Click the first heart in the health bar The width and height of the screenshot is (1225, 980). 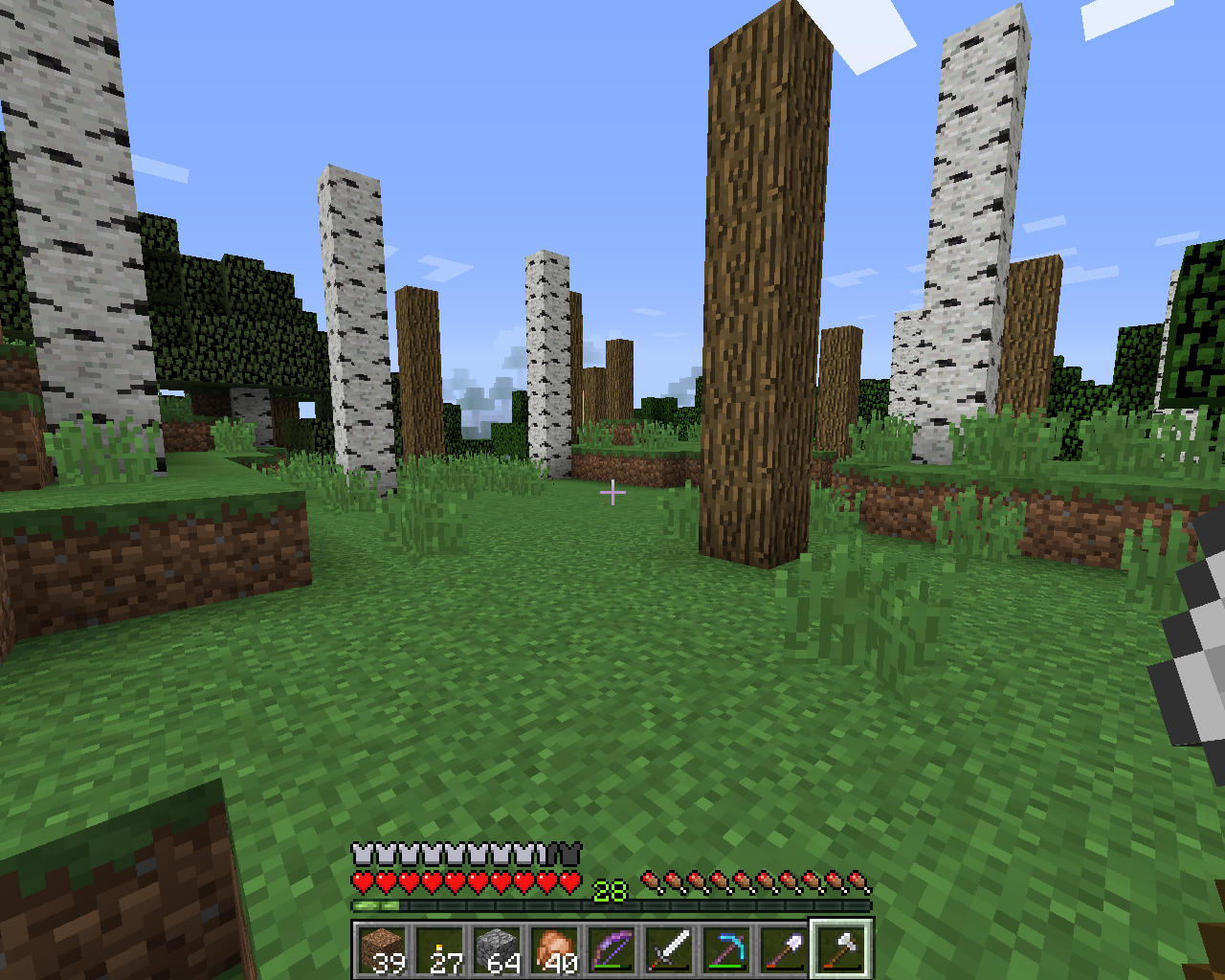pos(360,880)
